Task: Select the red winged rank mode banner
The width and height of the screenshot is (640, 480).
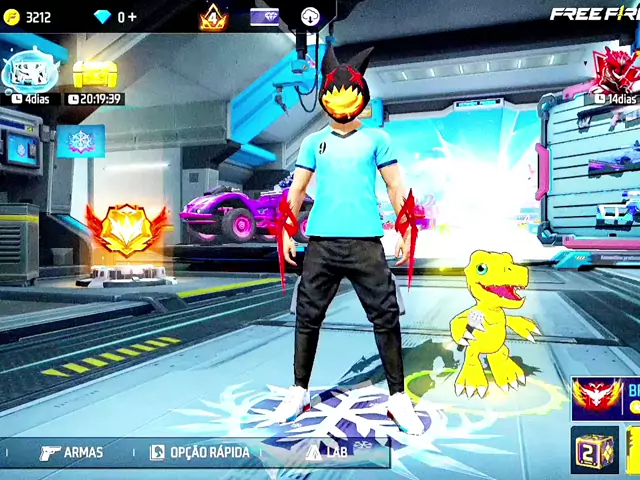Action: pyautogui.click(x=604, y=398)
